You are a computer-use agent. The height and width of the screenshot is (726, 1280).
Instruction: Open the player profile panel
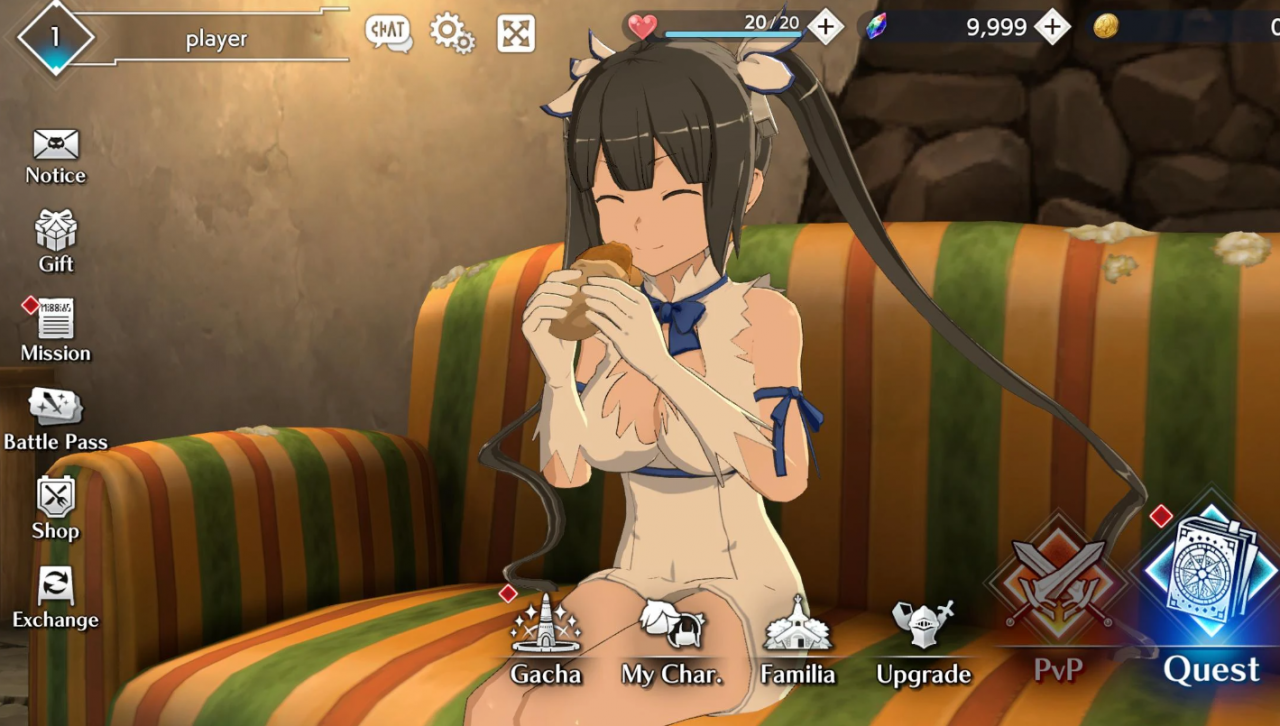tap(180, 38)
